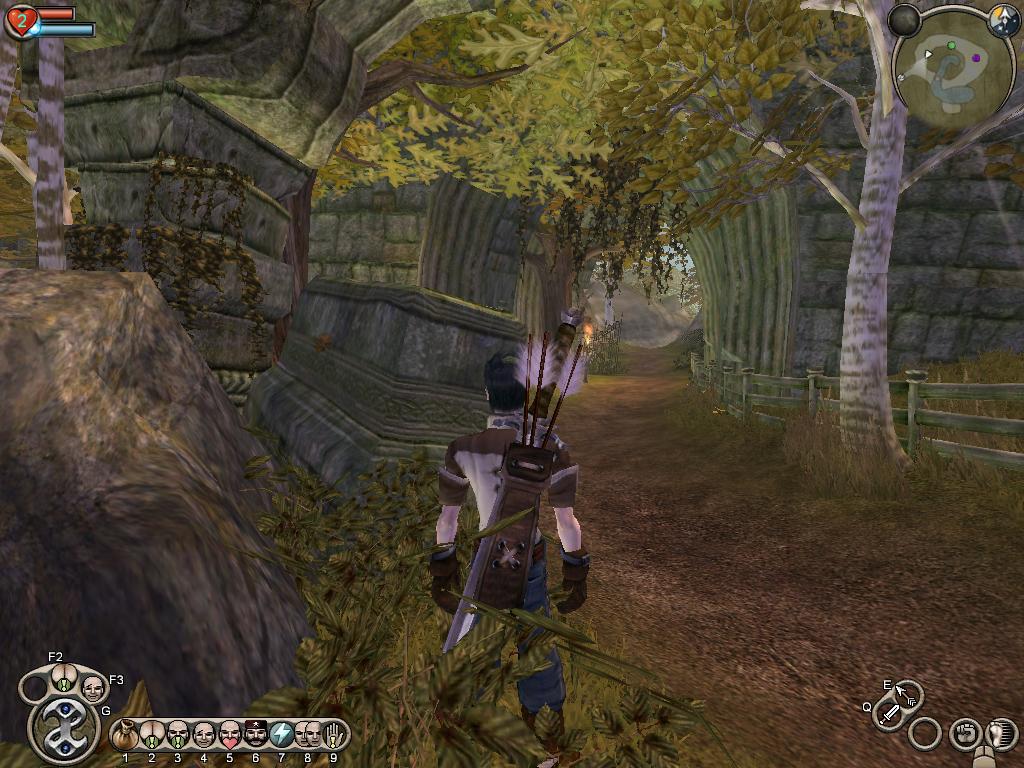Screen dimensions: 1024x768
Task: Use the raised hand expression in slot 9
Action: pyautogui.click(x=333, y=735)
